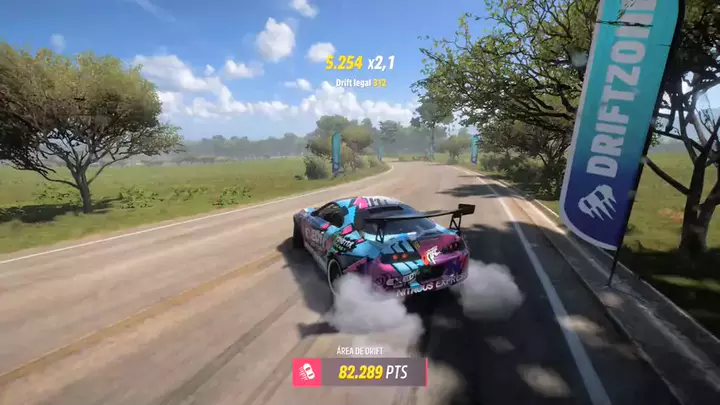The height and width of the screenshot is (405, 720).
Task: Click the pink drift zone icon
Action: pos(306,372)
